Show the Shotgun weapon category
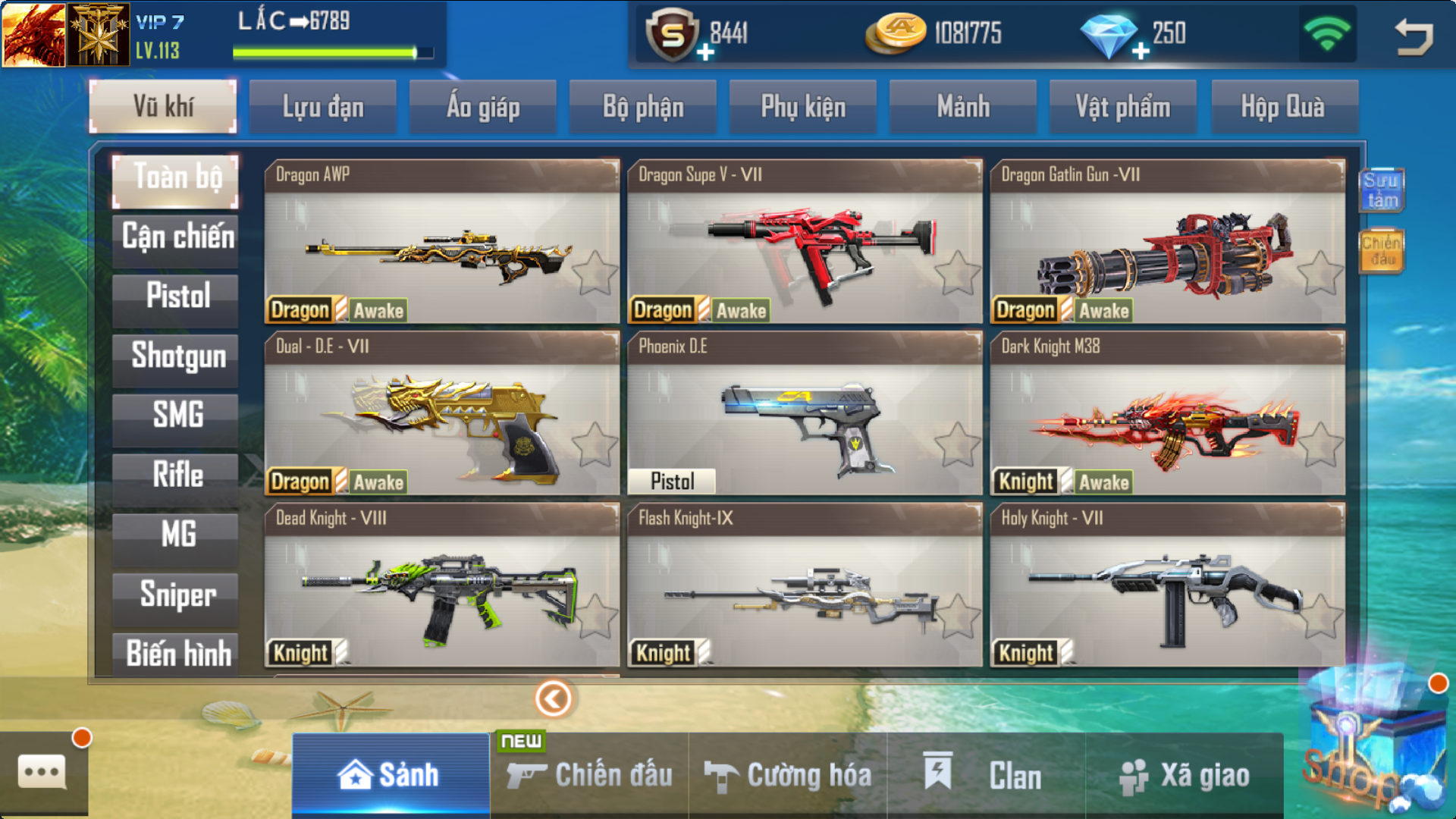This screenshot has height=819, width=1456. point(176,356)
